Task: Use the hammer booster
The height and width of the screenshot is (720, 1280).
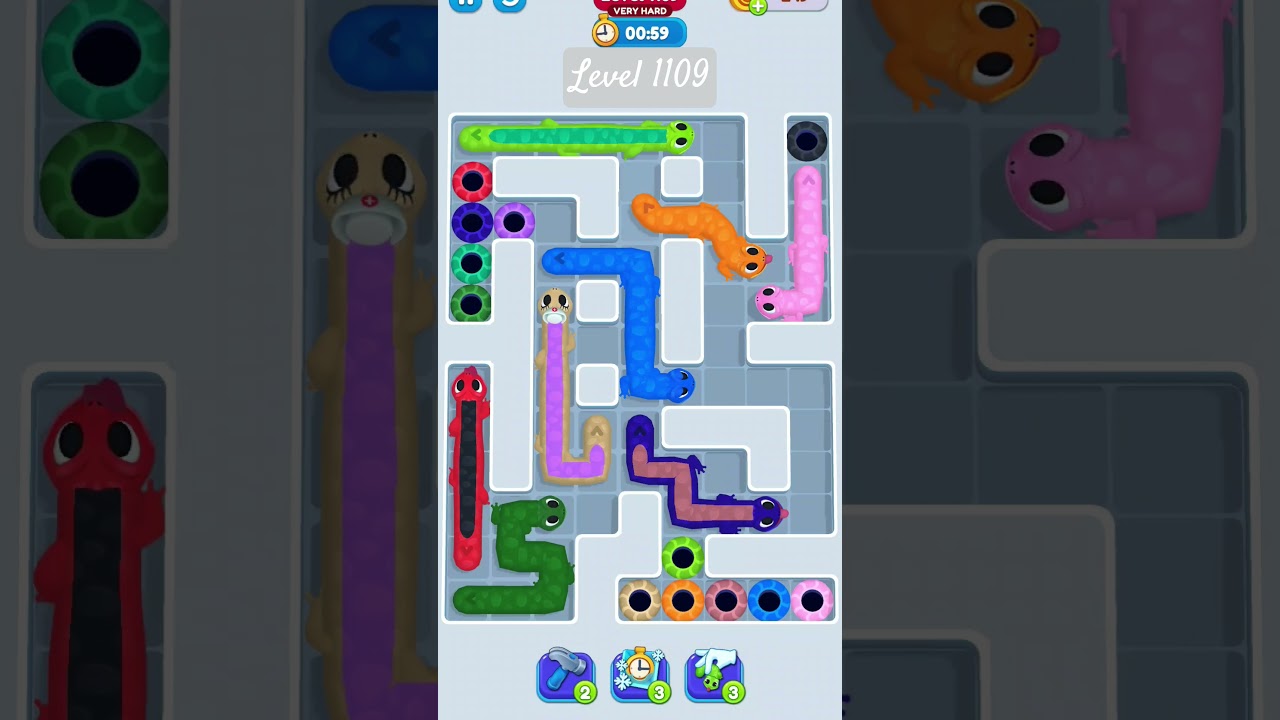Action: click(566, 672)
